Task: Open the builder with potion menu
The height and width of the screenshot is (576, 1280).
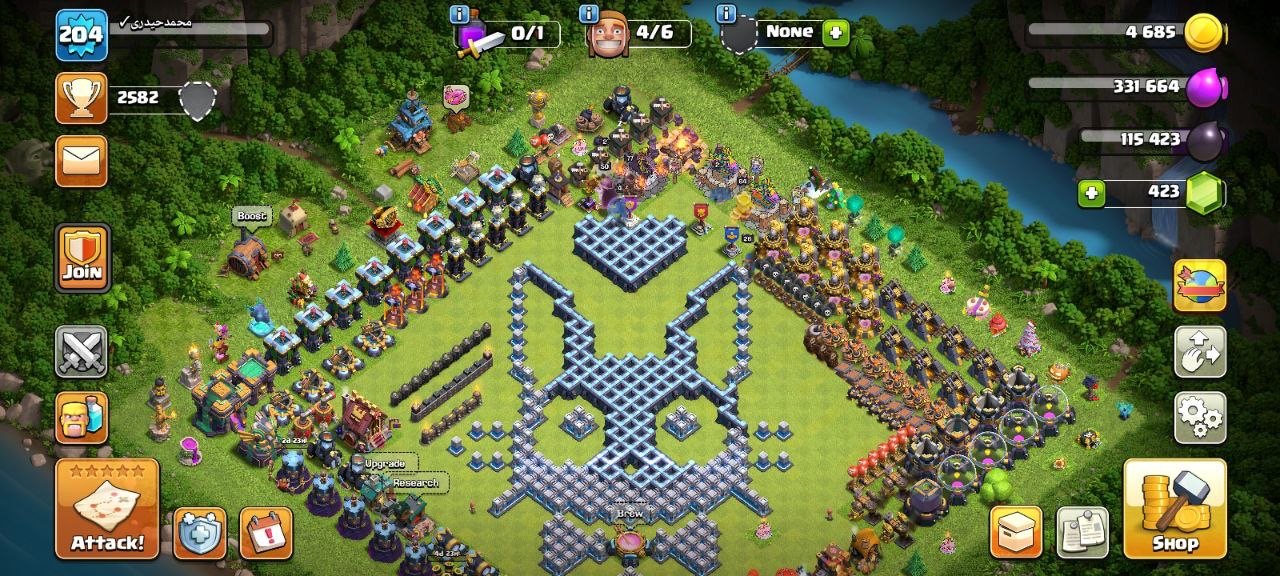Action: pos(81,417)
